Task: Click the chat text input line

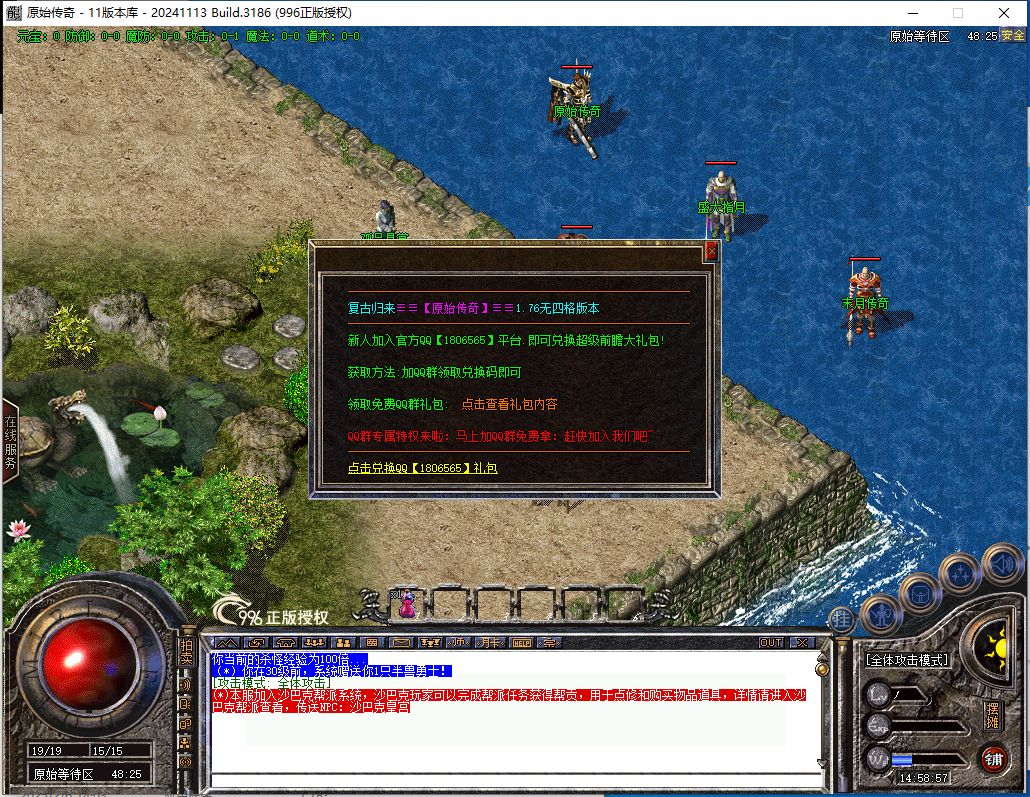Action: tap(510, 779)
